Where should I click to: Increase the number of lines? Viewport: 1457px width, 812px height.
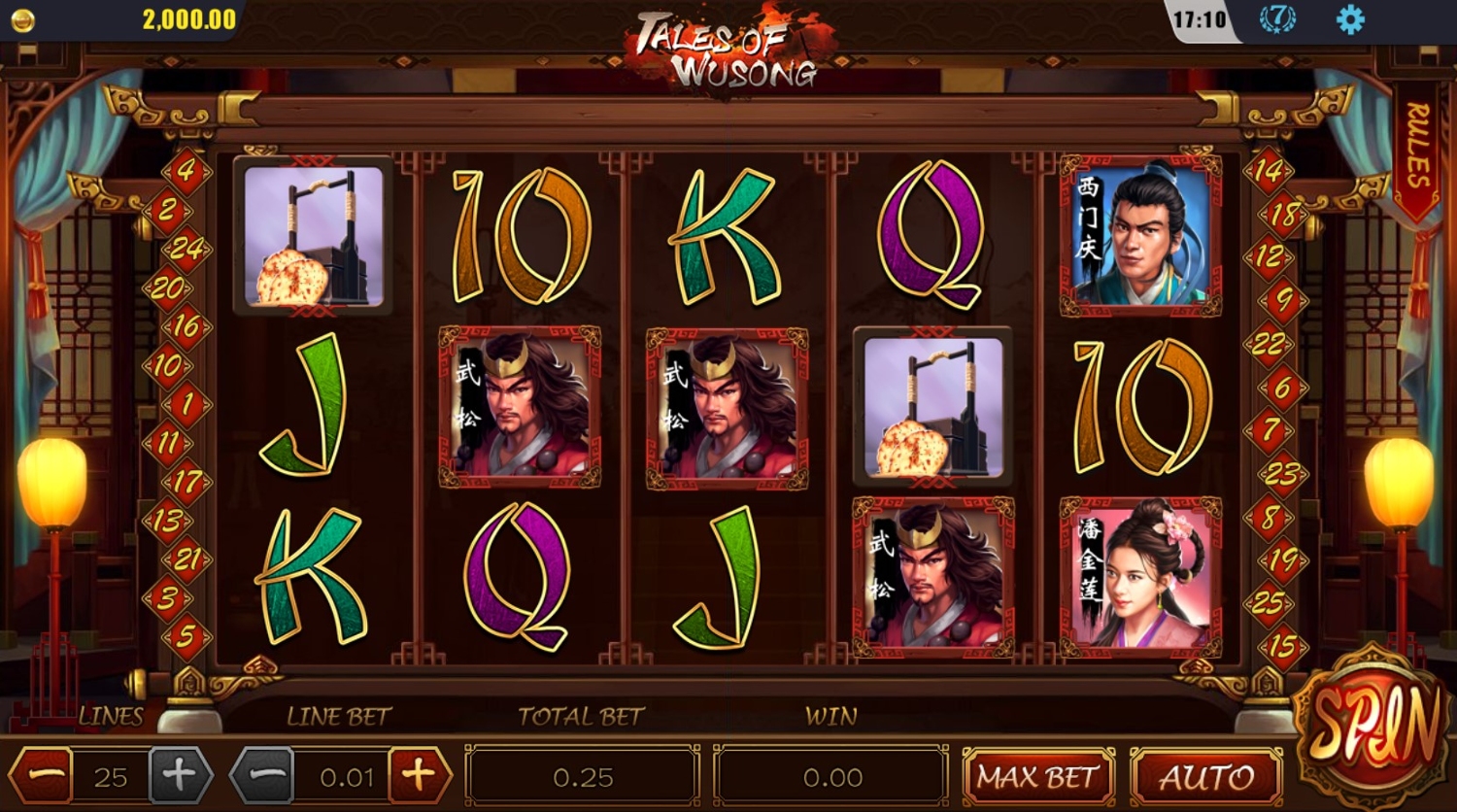[180, 776]
